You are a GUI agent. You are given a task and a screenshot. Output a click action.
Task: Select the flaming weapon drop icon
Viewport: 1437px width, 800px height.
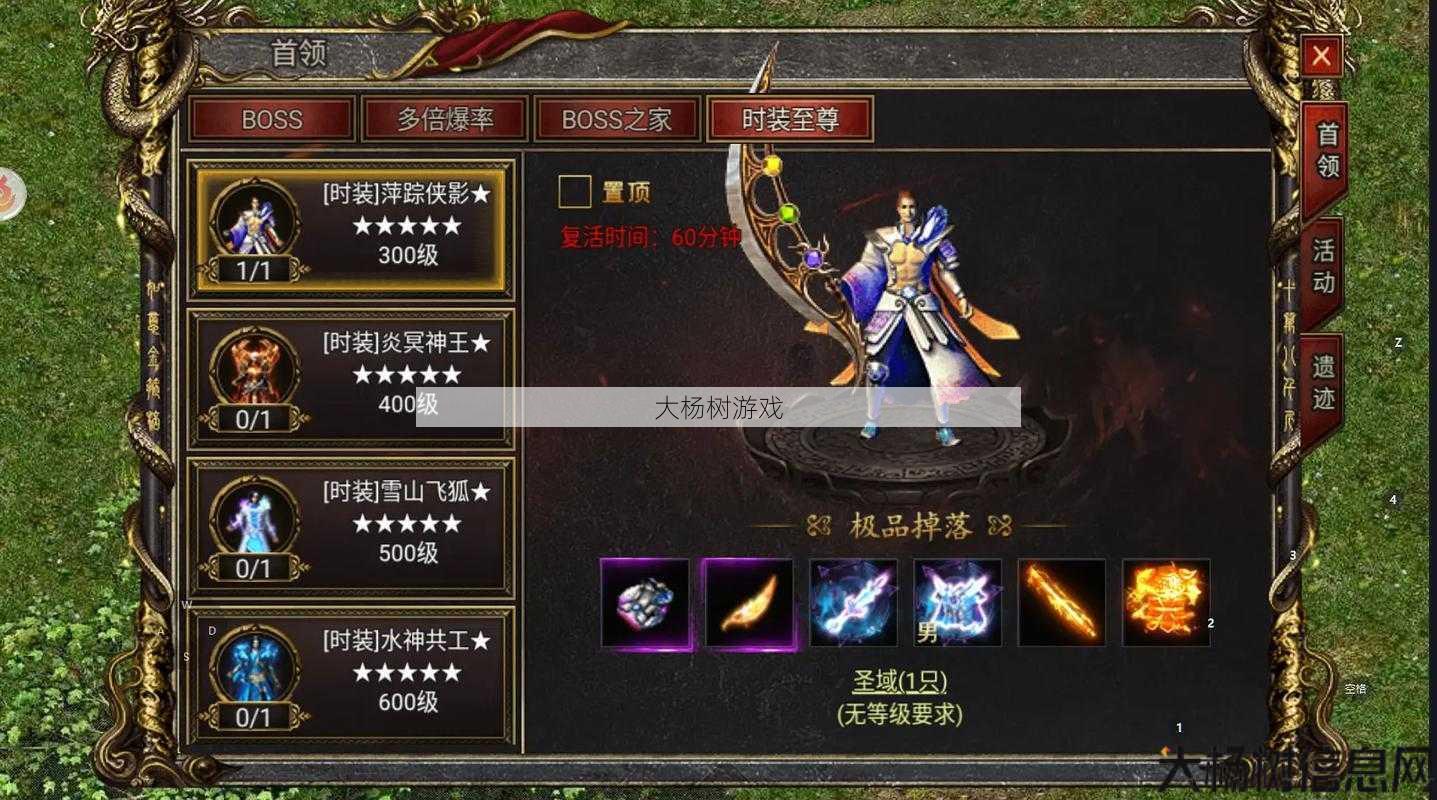pos(1062,604)
